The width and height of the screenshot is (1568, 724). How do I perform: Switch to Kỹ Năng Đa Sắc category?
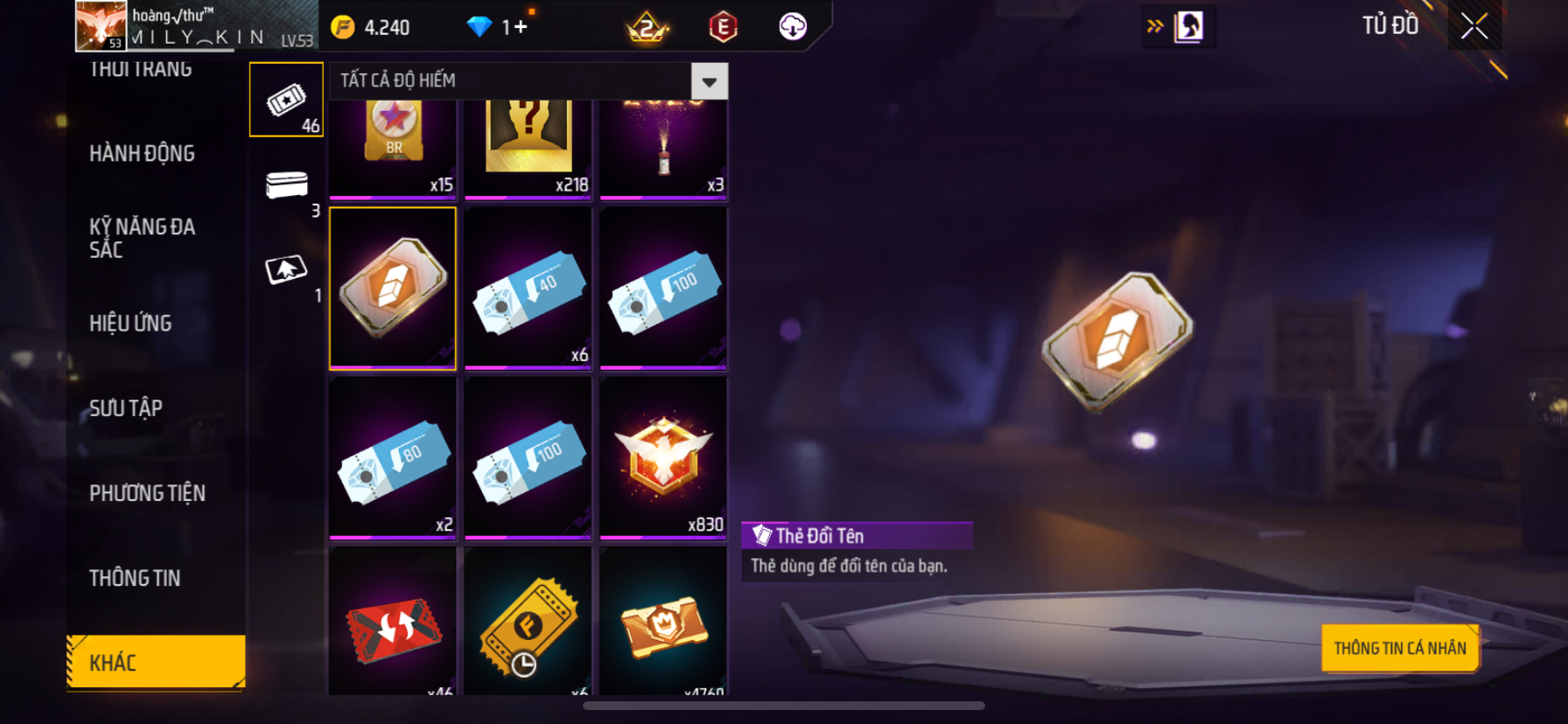(142, 238)
